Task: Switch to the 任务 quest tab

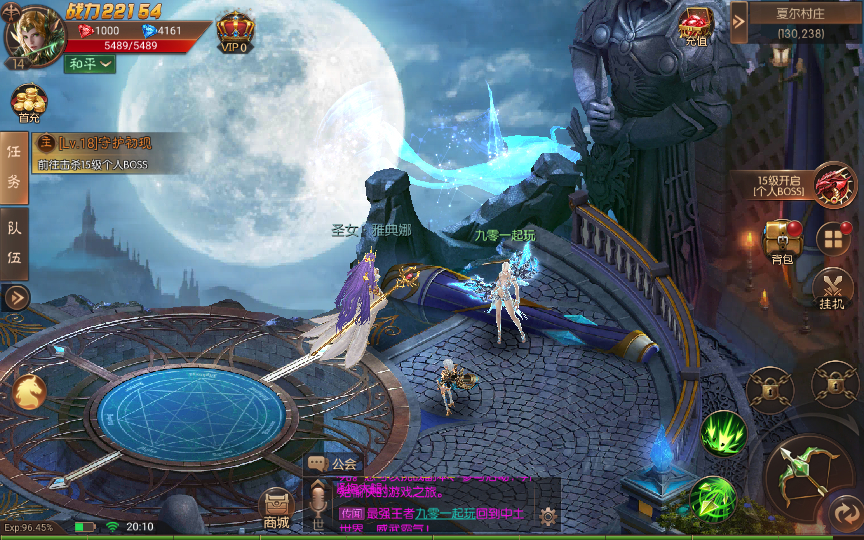Action: tap(14, 166)
